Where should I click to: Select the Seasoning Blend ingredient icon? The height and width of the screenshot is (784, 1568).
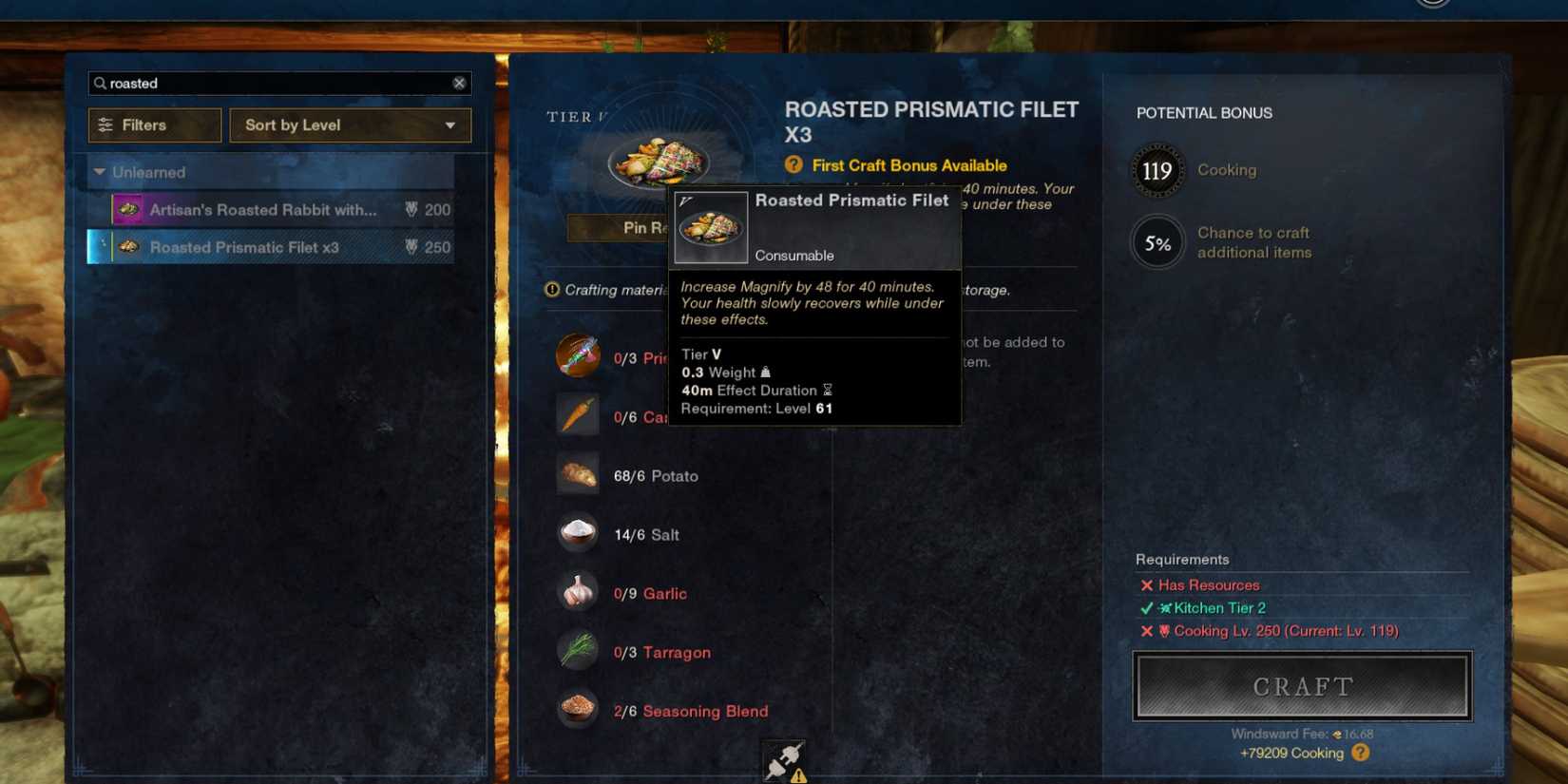[x=578, y=710]
